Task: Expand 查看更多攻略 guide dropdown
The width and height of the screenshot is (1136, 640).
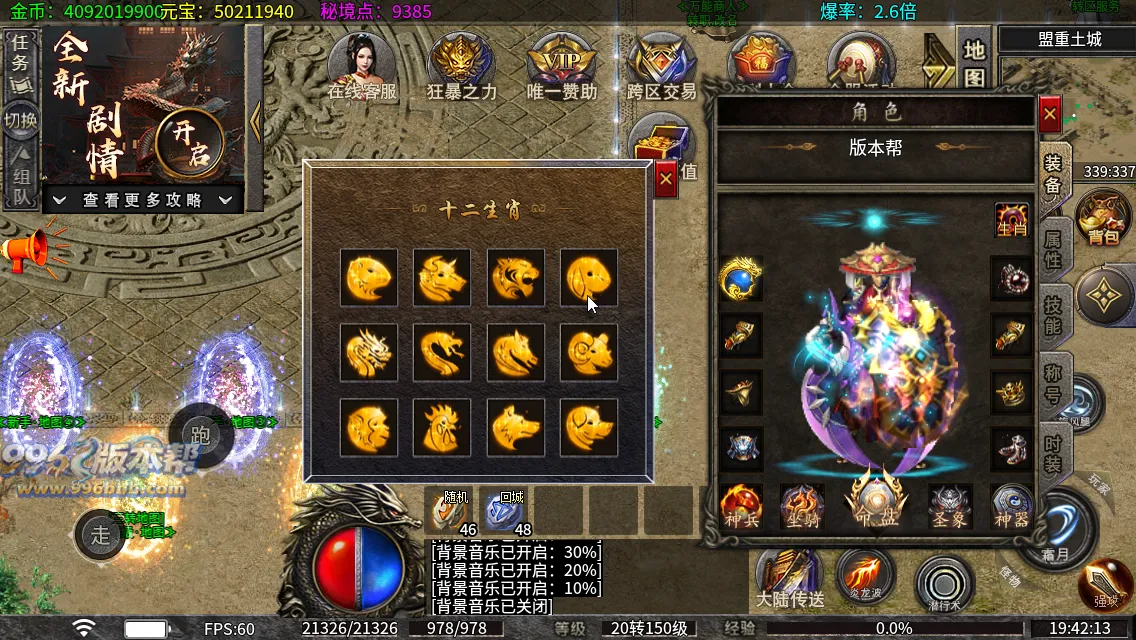Action: 144,200
